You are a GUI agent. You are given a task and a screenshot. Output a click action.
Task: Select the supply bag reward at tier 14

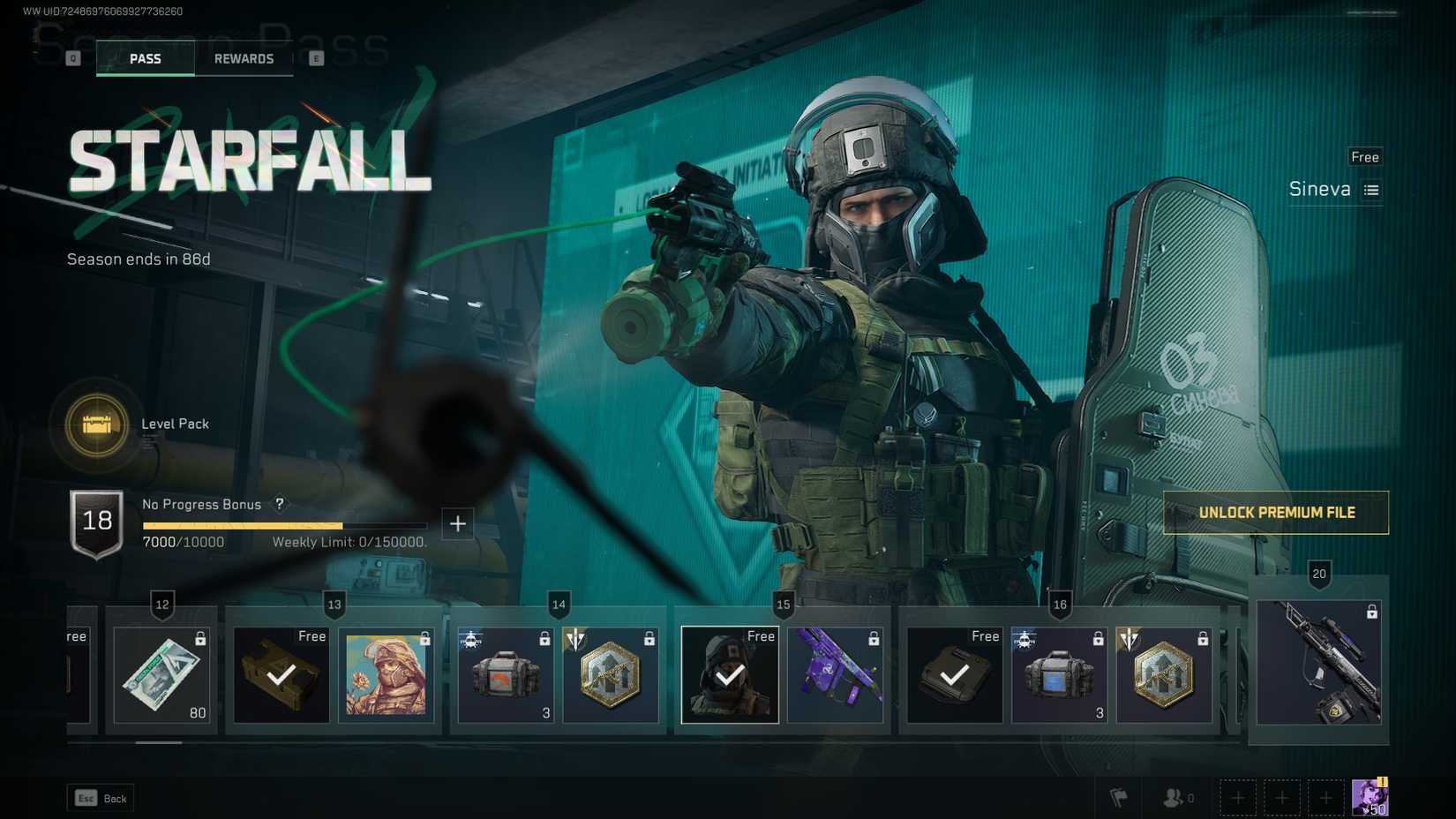click(x=505, y=675)
